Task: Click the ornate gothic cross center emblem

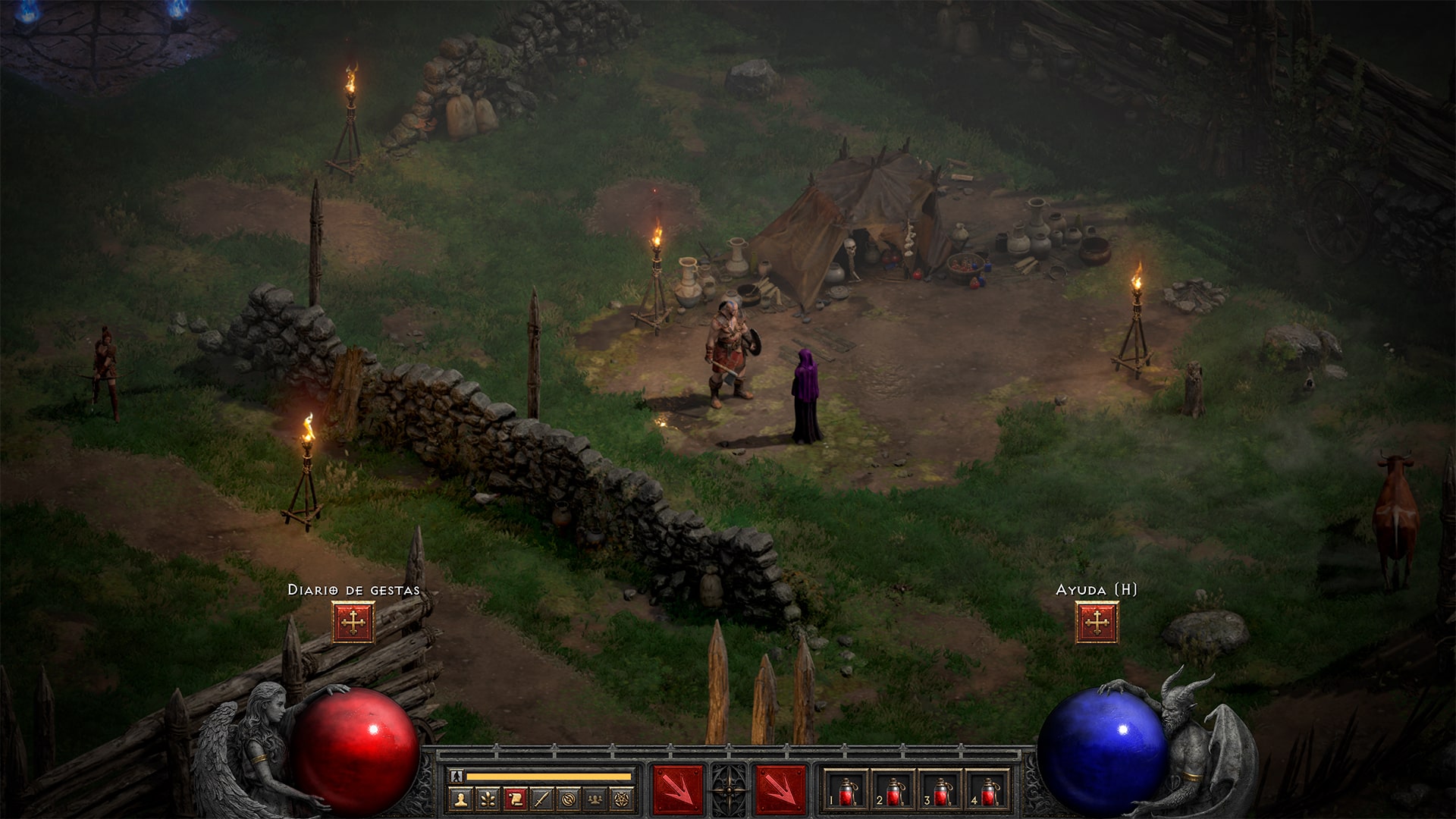Action: click(x=730, y=790)
